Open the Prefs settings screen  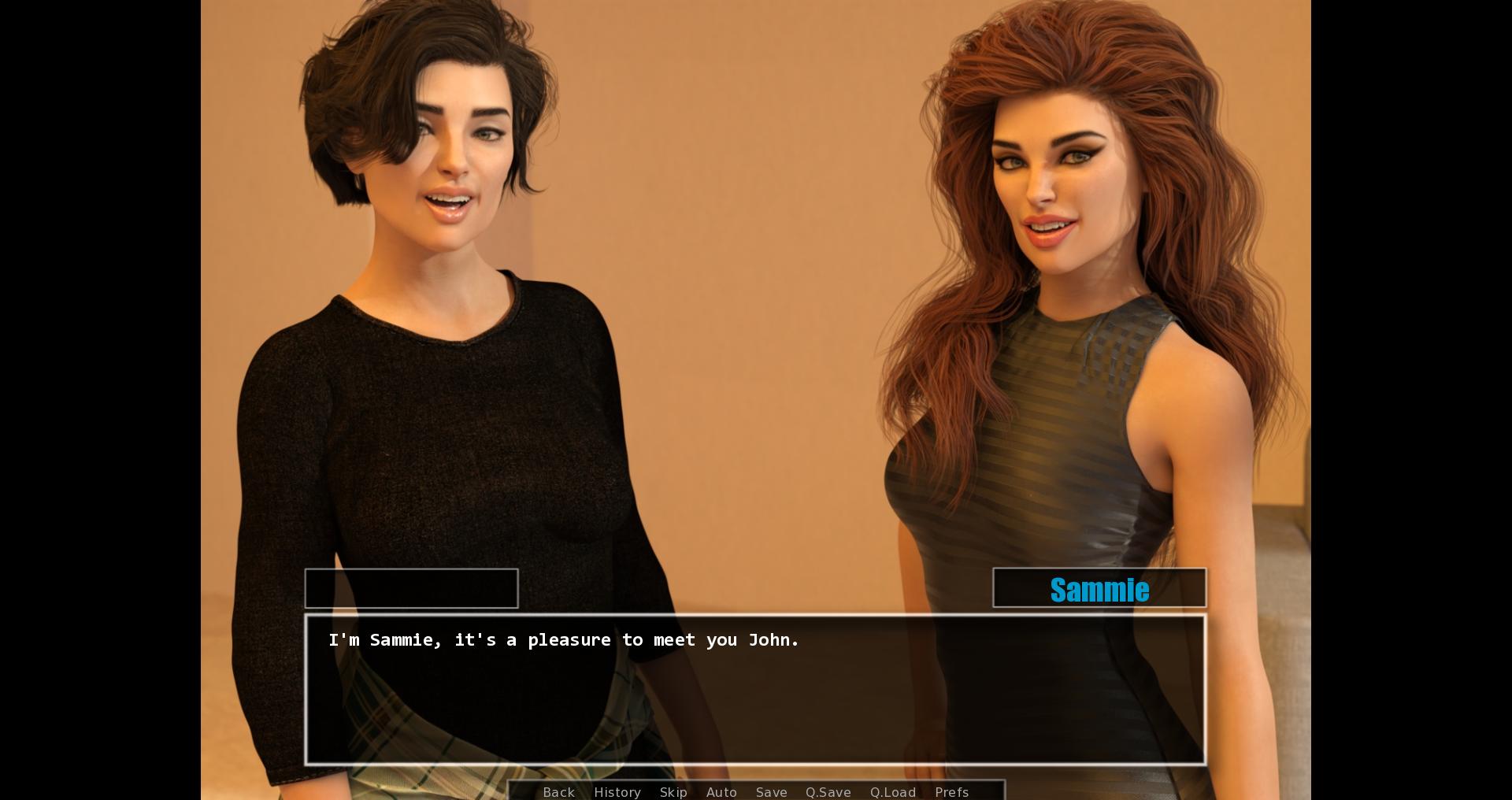pos(952,792)
